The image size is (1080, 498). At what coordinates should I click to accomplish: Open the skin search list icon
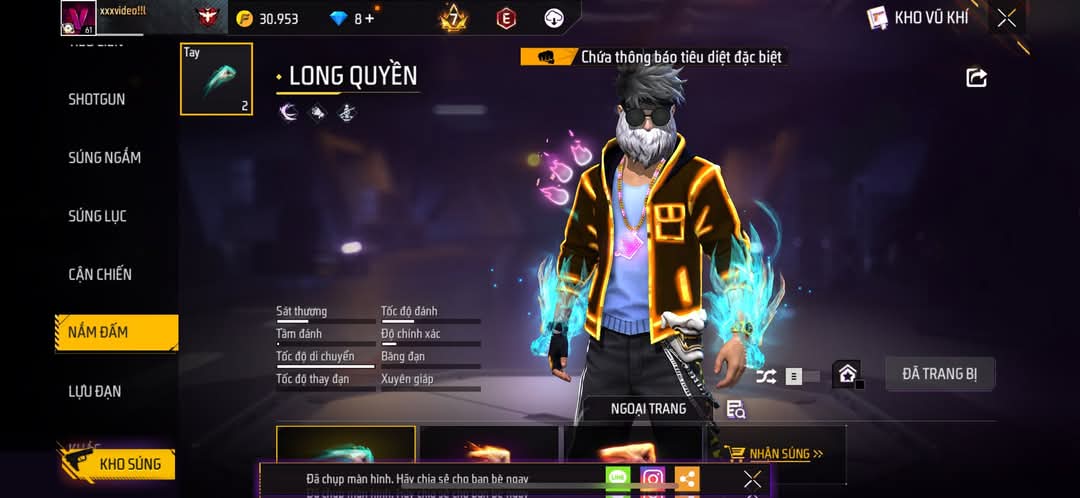(x=736, y=409)
